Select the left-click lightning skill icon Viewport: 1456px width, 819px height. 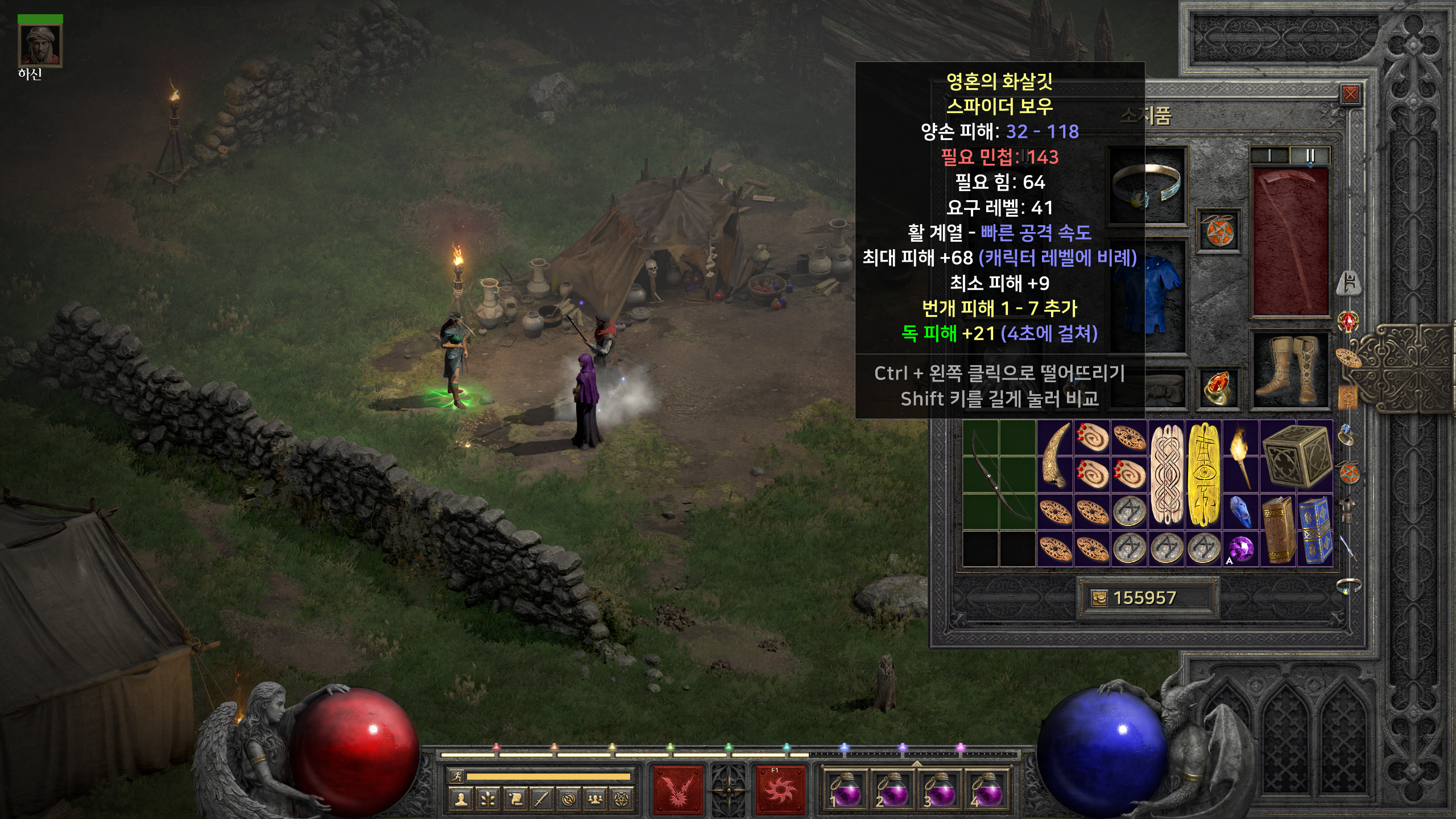pyautogui.click(x=677, y=790)
